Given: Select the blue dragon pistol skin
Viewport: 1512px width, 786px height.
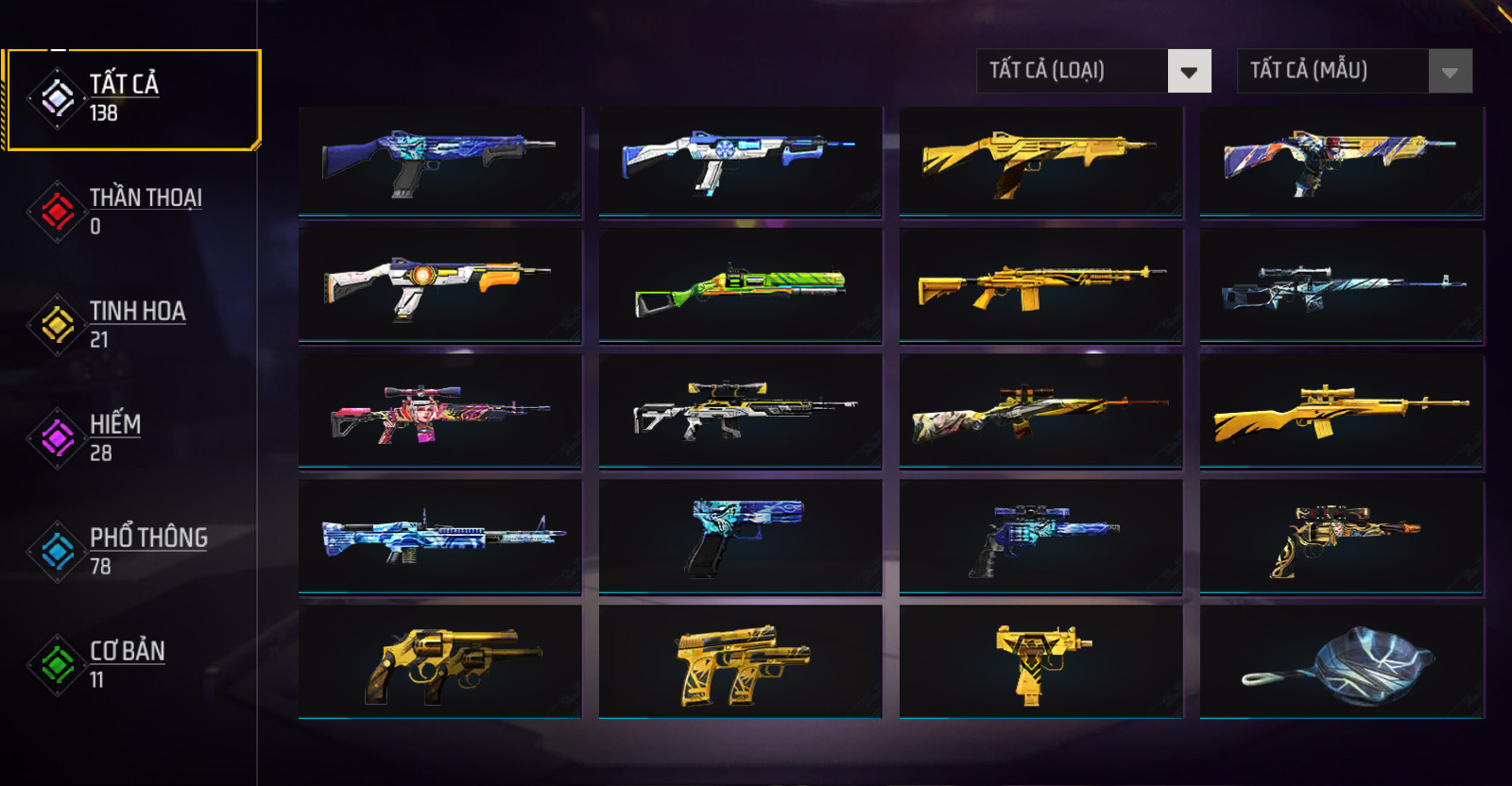Looking at the screenshot, I should (x=740, y=537).
